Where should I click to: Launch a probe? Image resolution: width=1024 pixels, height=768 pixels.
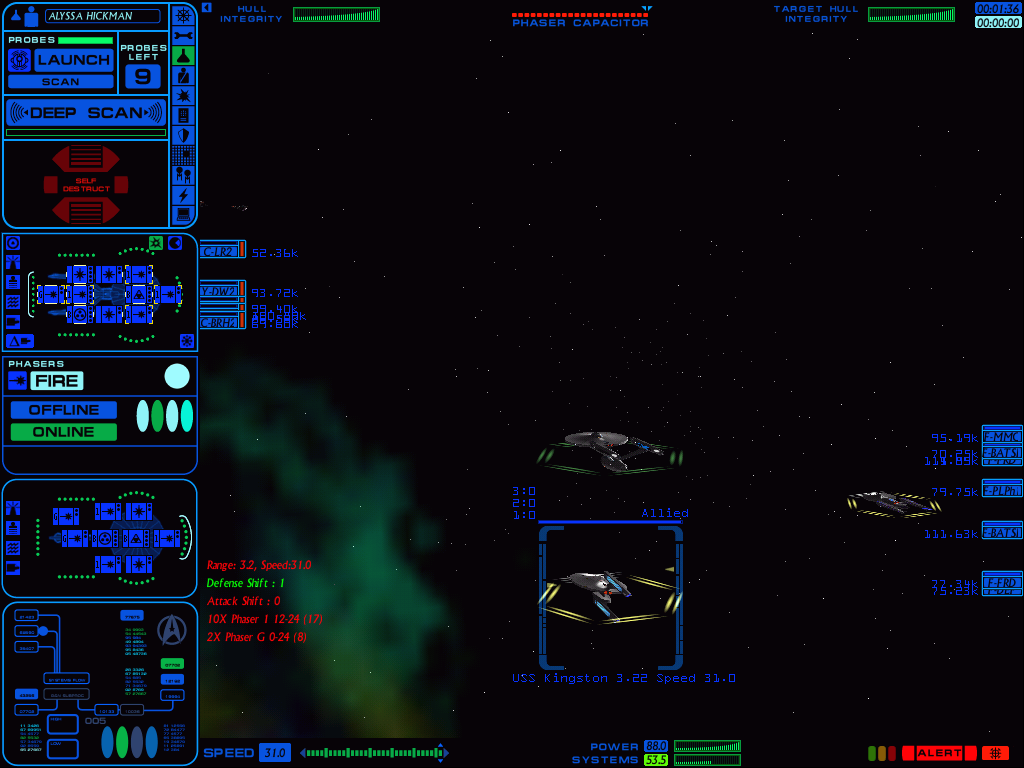(x=73, y=59)
